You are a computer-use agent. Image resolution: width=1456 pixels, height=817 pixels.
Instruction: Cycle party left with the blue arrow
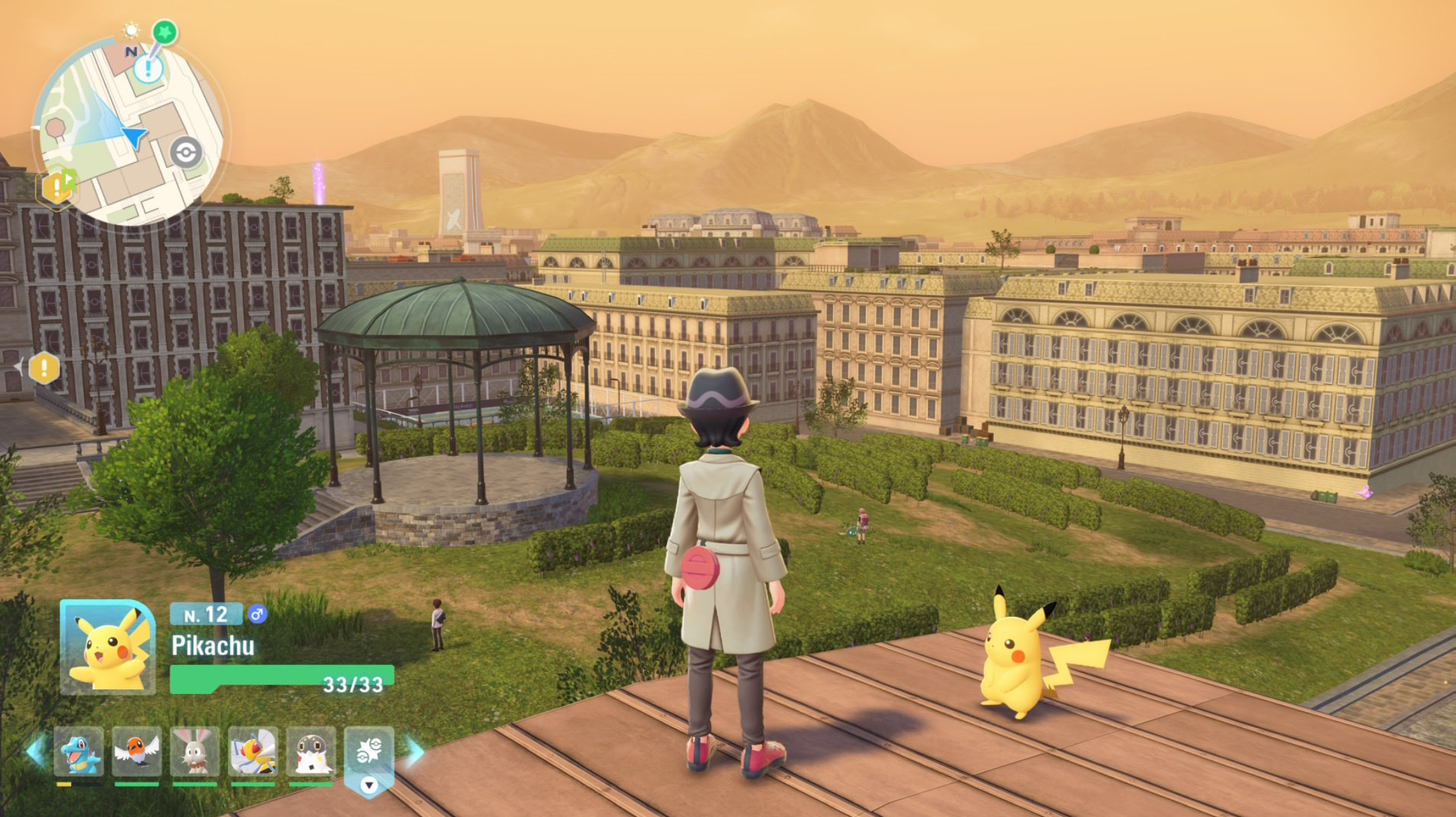click(x=34, y=751)
